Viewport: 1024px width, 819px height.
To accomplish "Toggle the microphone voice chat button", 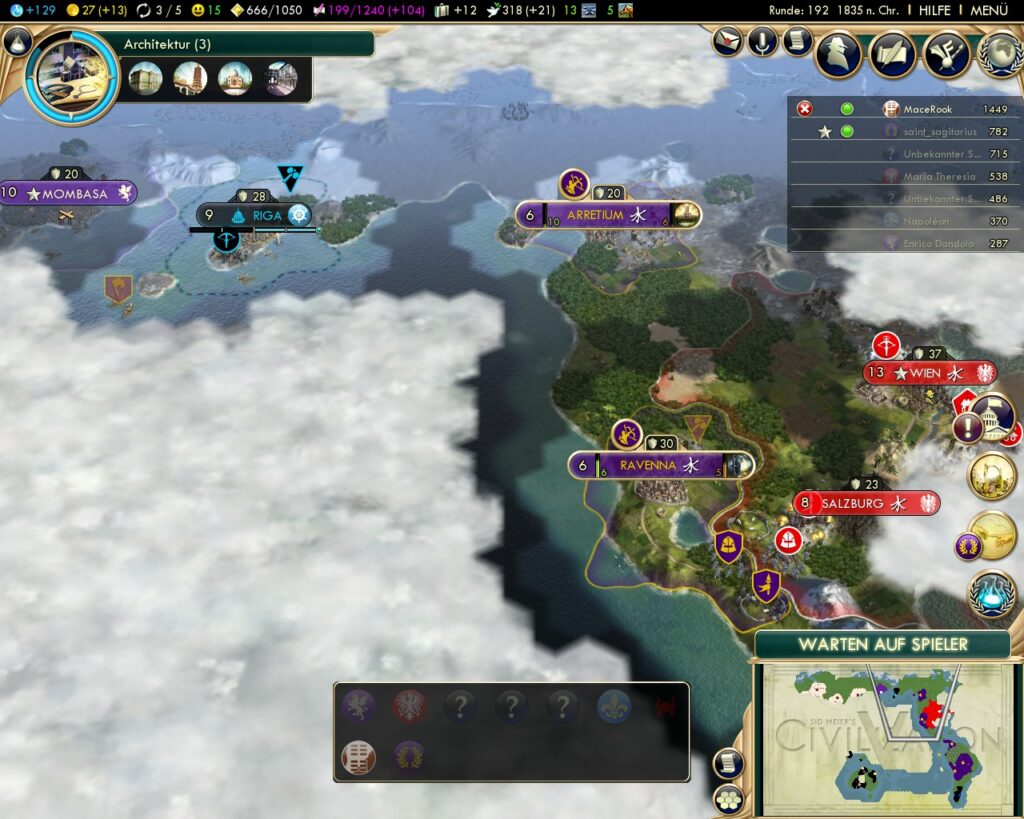I will pyautogui.click(x=763, y=42).
